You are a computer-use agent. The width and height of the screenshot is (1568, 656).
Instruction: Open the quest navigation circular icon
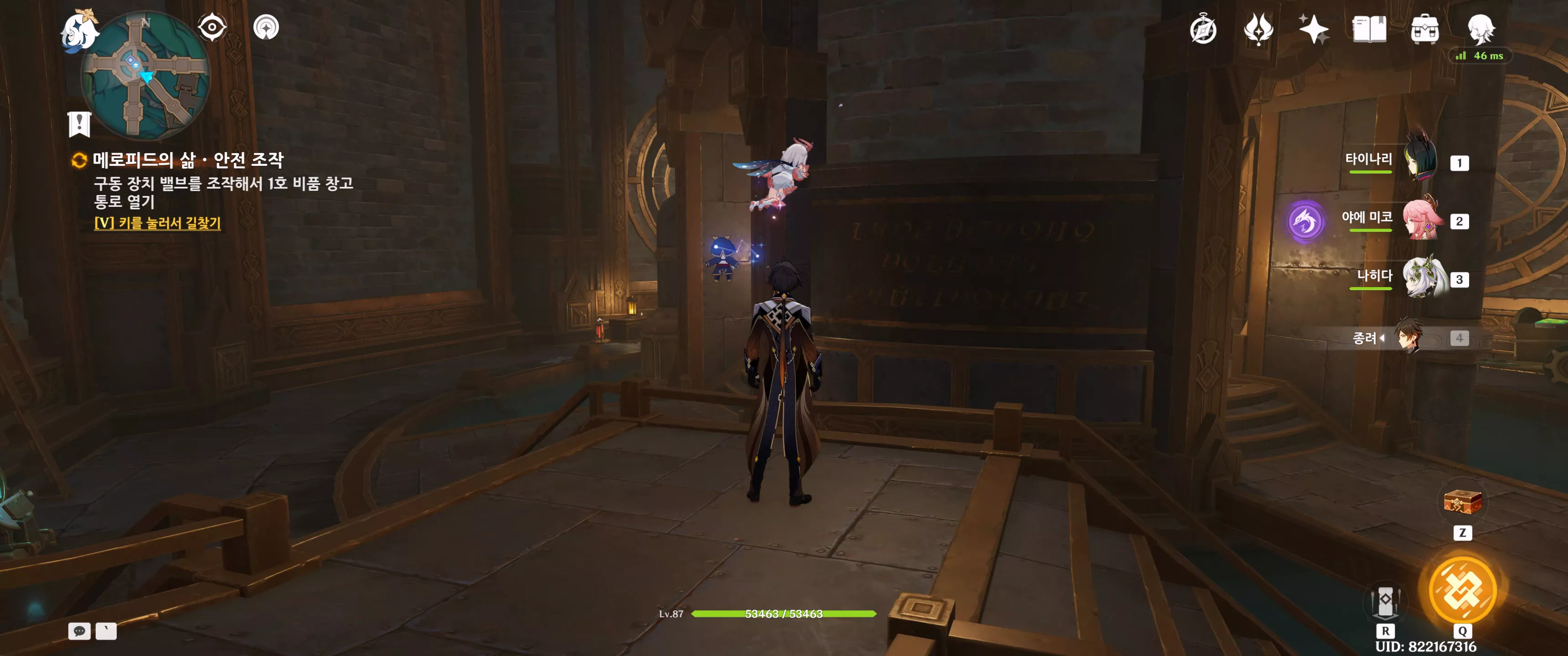click(x=266, y=27)
